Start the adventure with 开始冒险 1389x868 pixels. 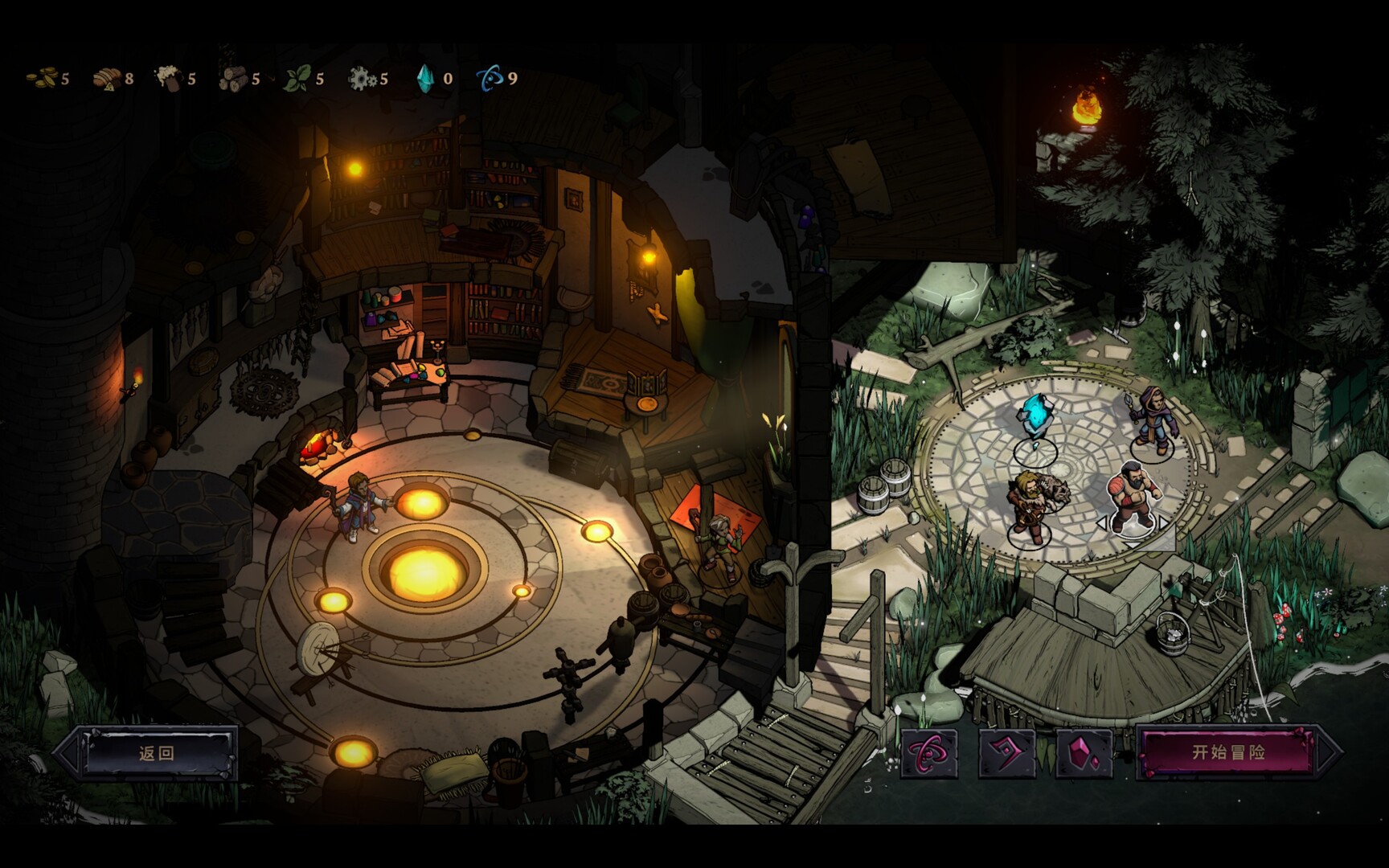click(1228, 752)
